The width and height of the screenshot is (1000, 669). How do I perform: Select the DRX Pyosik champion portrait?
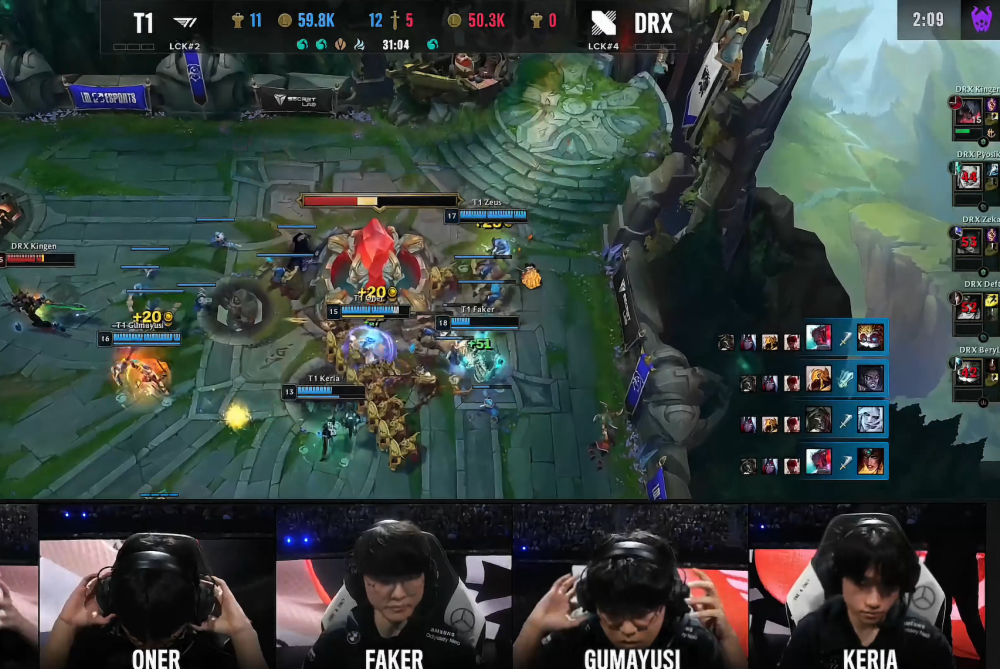click(x=968, y=178)
